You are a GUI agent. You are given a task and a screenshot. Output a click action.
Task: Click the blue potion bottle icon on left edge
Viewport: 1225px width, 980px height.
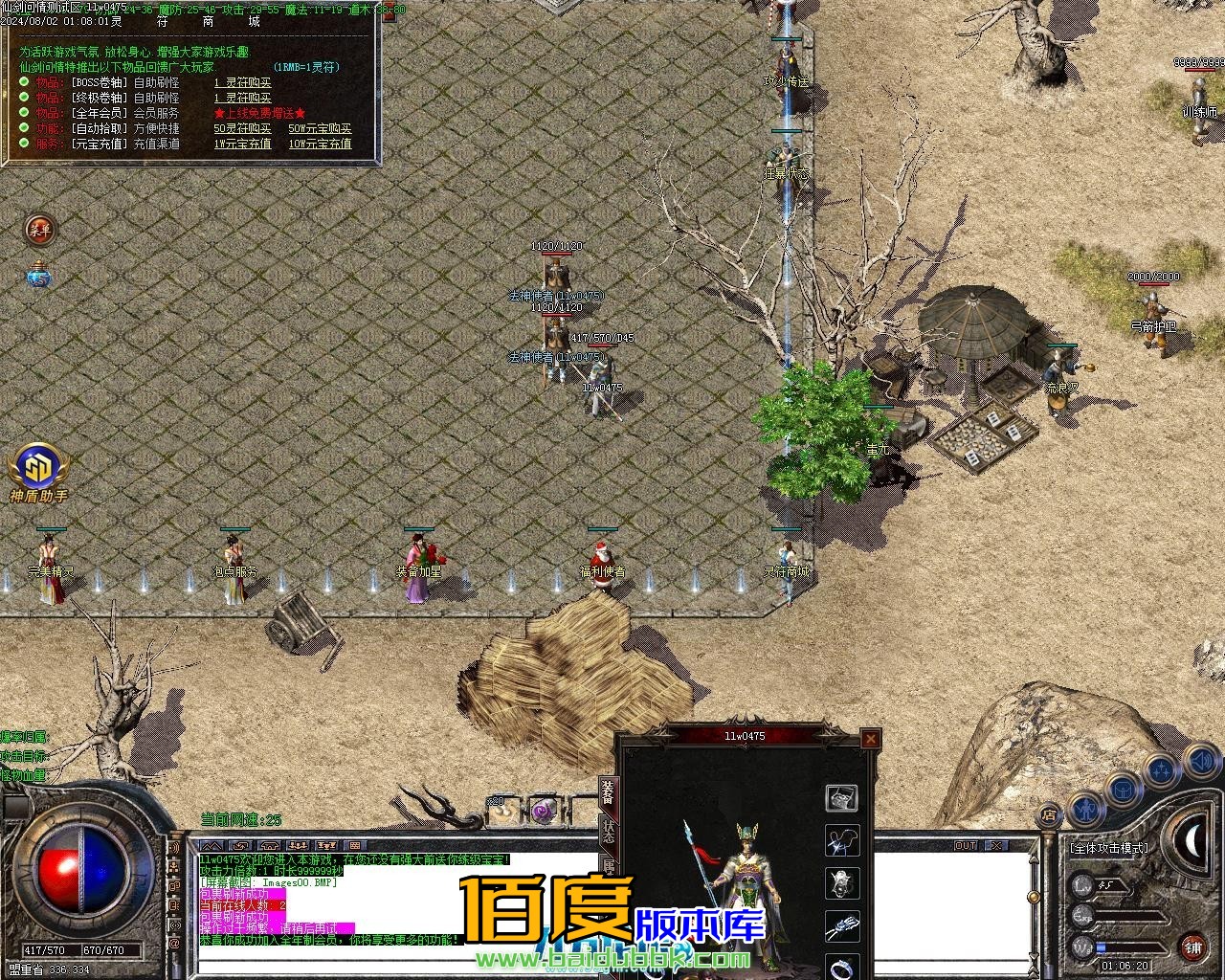tap(36, 276)
